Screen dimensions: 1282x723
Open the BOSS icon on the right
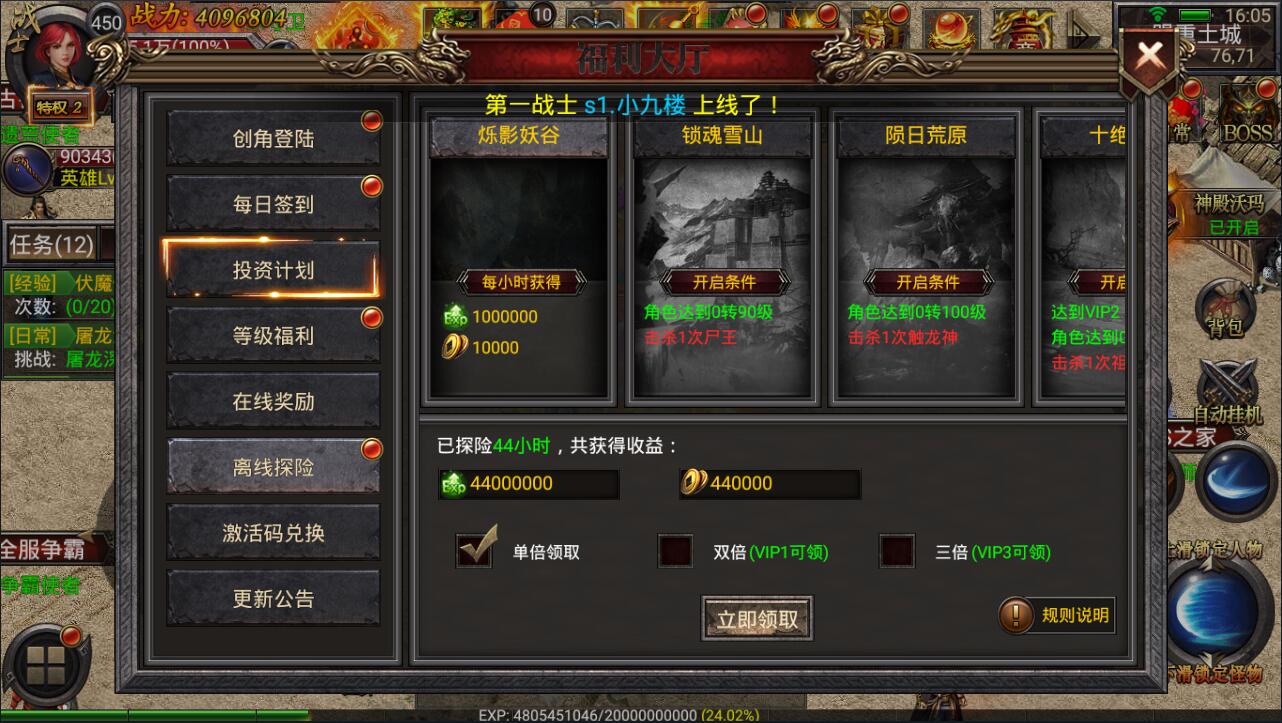coord(1248,130)
